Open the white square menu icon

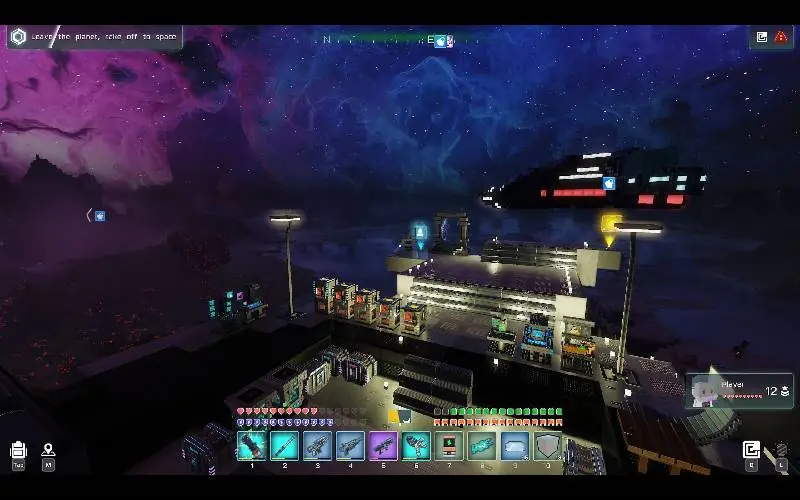[751, 450]
